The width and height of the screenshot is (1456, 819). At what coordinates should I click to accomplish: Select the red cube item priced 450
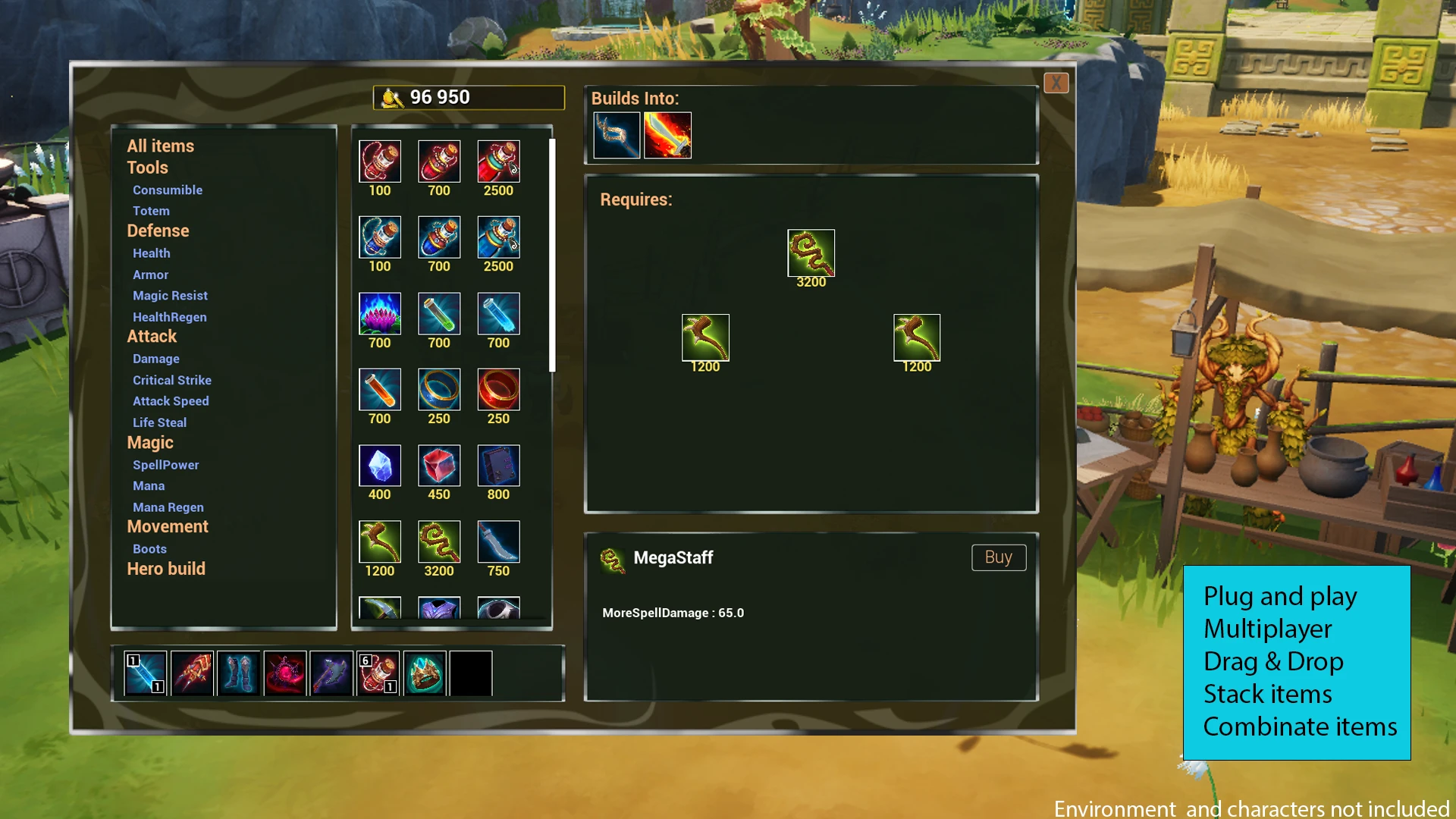click(439, 465)
